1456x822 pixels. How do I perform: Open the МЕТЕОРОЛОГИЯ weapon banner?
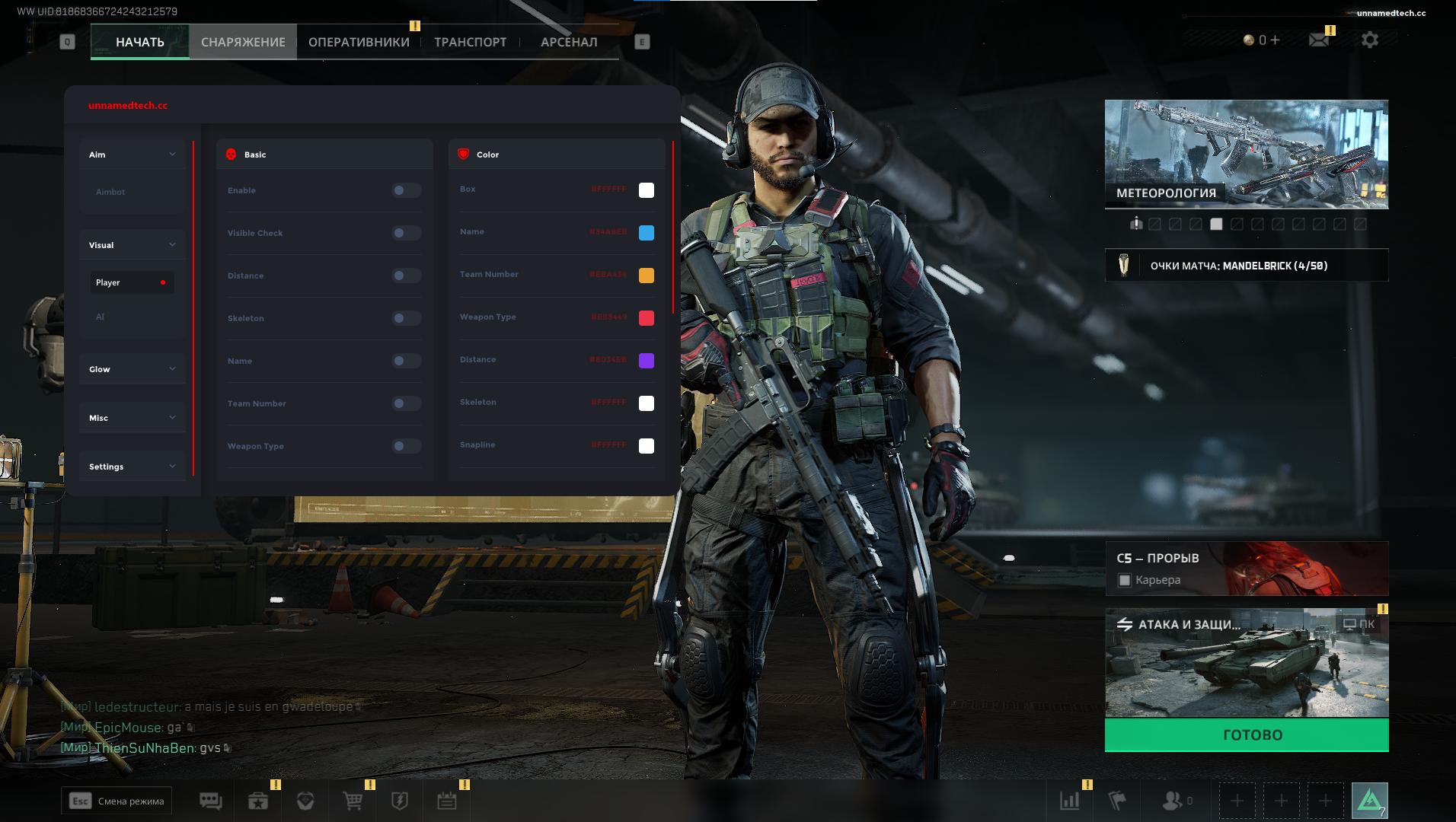(x=1246, y=154)
